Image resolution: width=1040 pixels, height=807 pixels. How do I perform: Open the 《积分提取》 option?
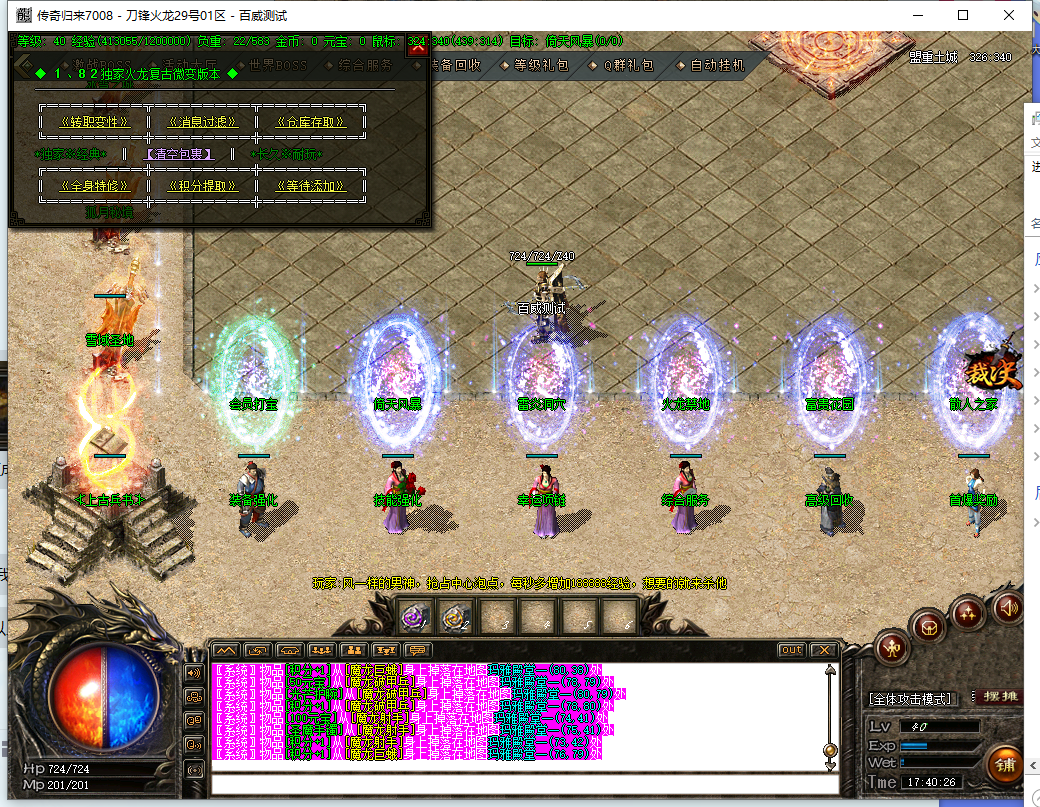coord(204,186)
